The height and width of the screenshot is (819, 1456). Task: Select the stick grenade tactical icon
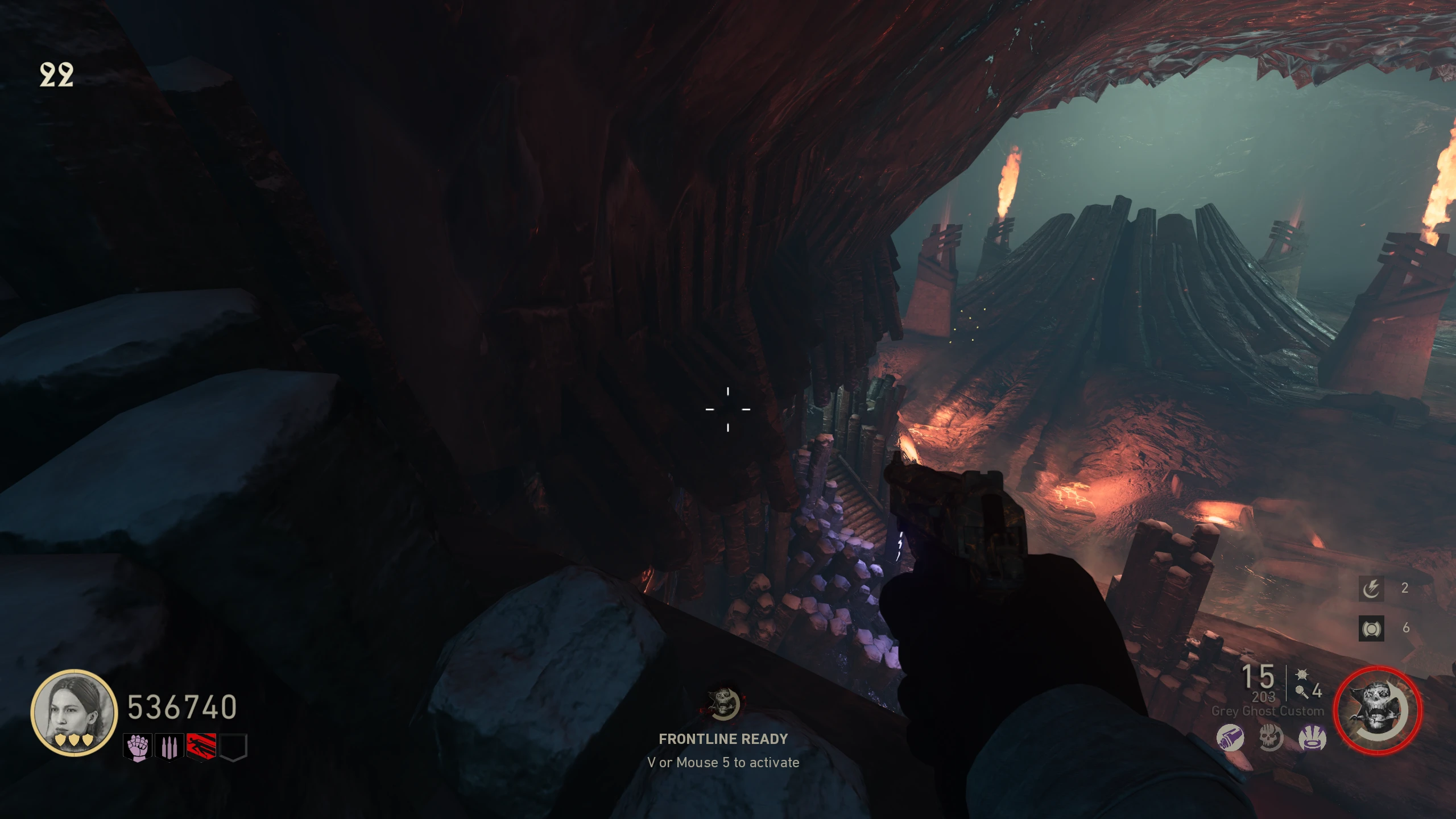[1301, 692]
